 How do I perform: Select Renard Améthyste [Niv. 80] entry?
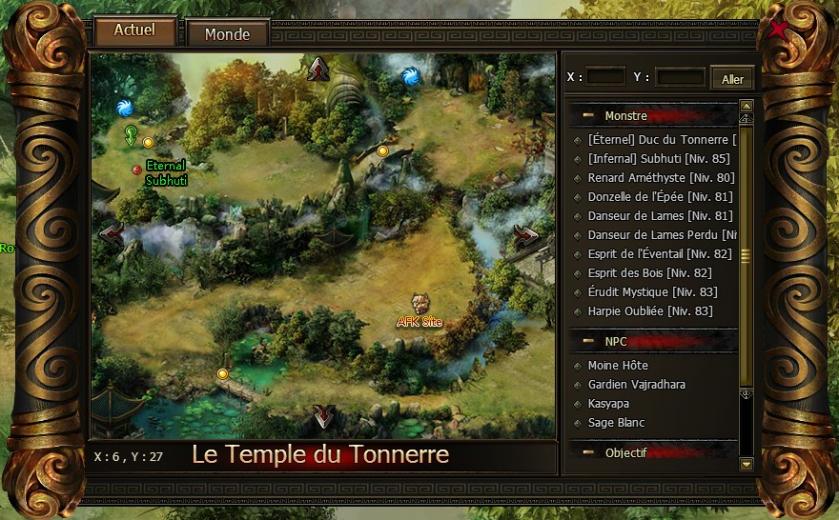pos(660,177)
